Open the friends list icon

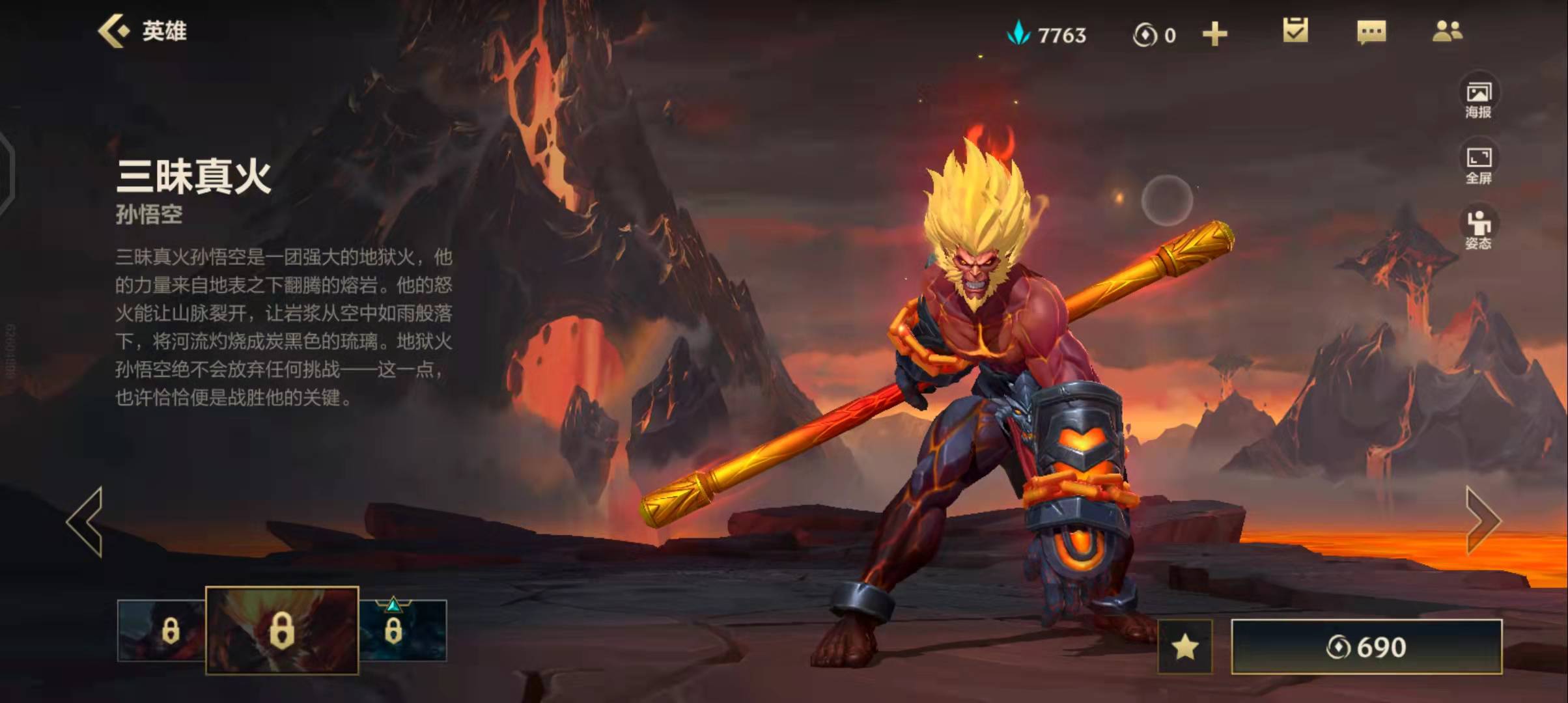[1447, 31]
